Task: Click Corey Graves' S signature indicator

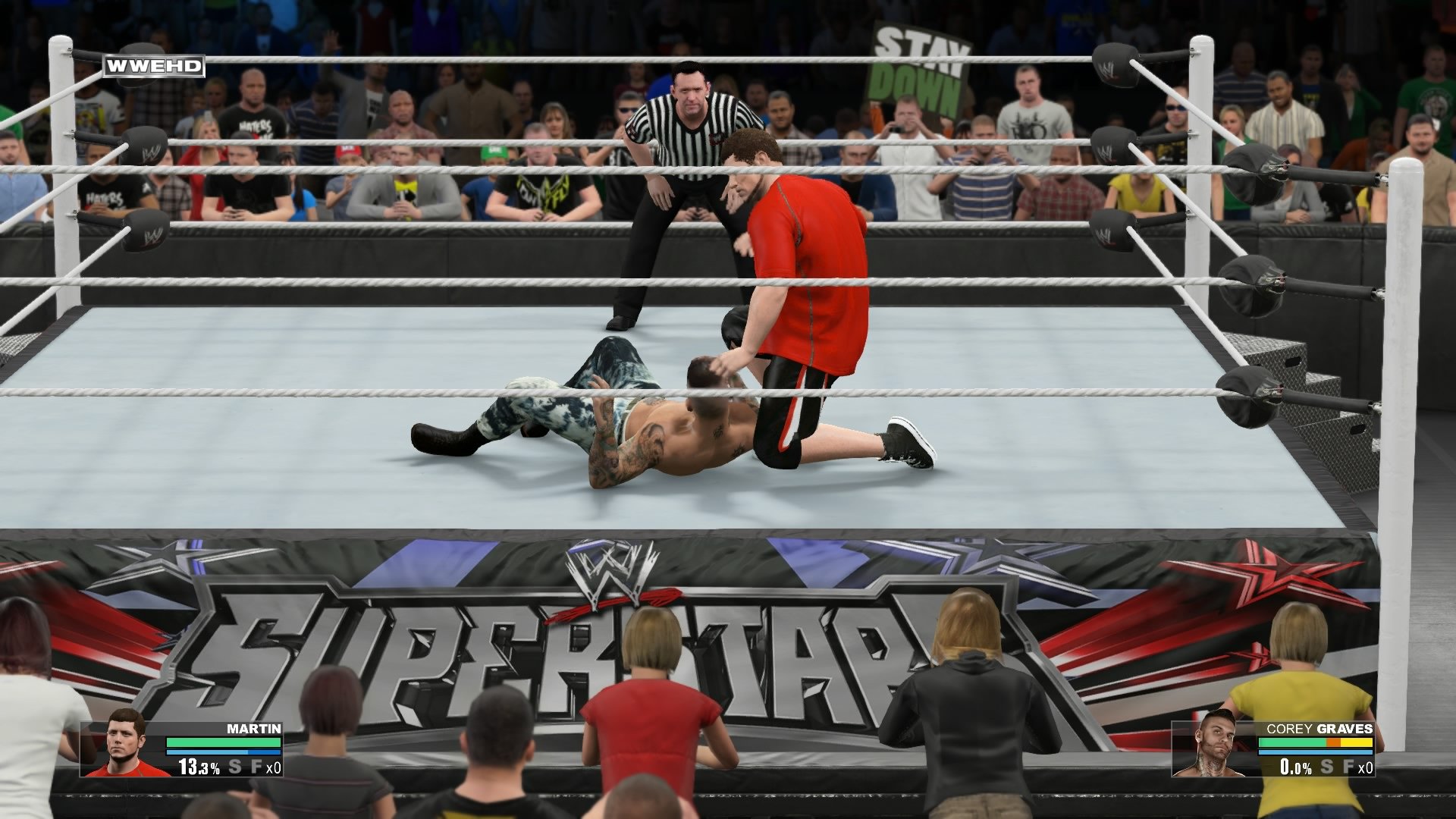Action: click(x=1326, y=767)
